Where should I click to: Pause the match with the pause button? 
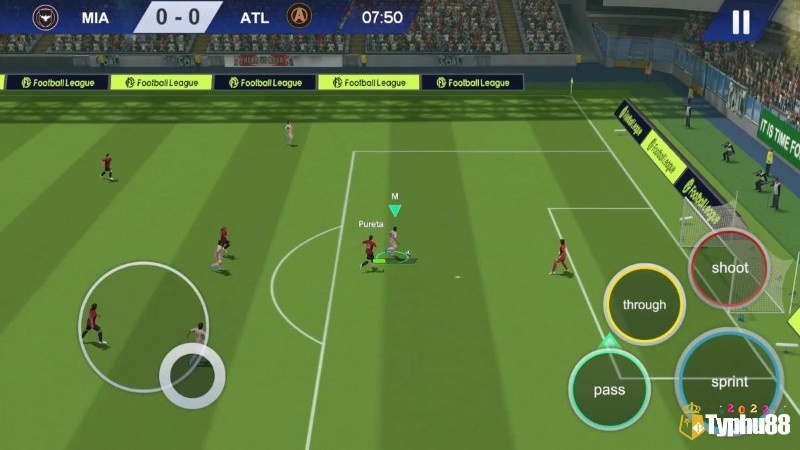(741, 22)
